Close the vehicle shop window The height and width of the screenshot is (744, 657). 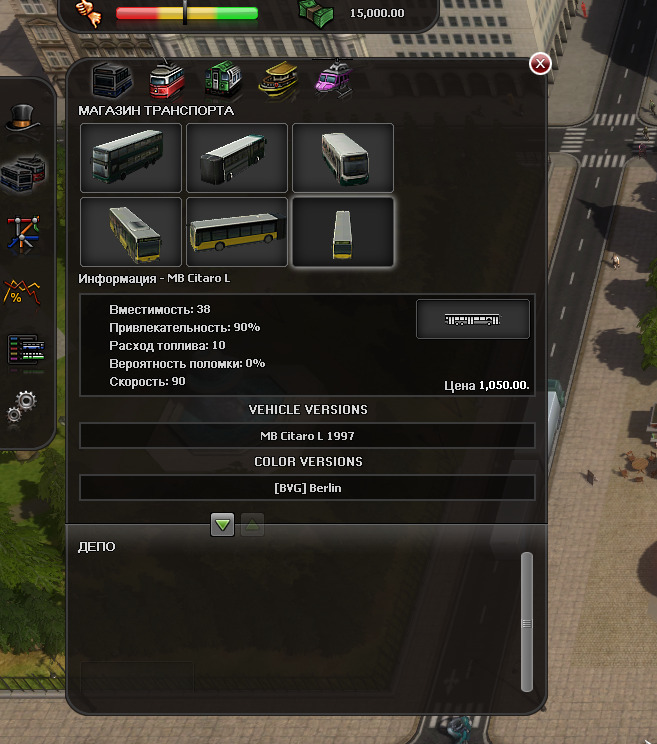coord(540,64)
